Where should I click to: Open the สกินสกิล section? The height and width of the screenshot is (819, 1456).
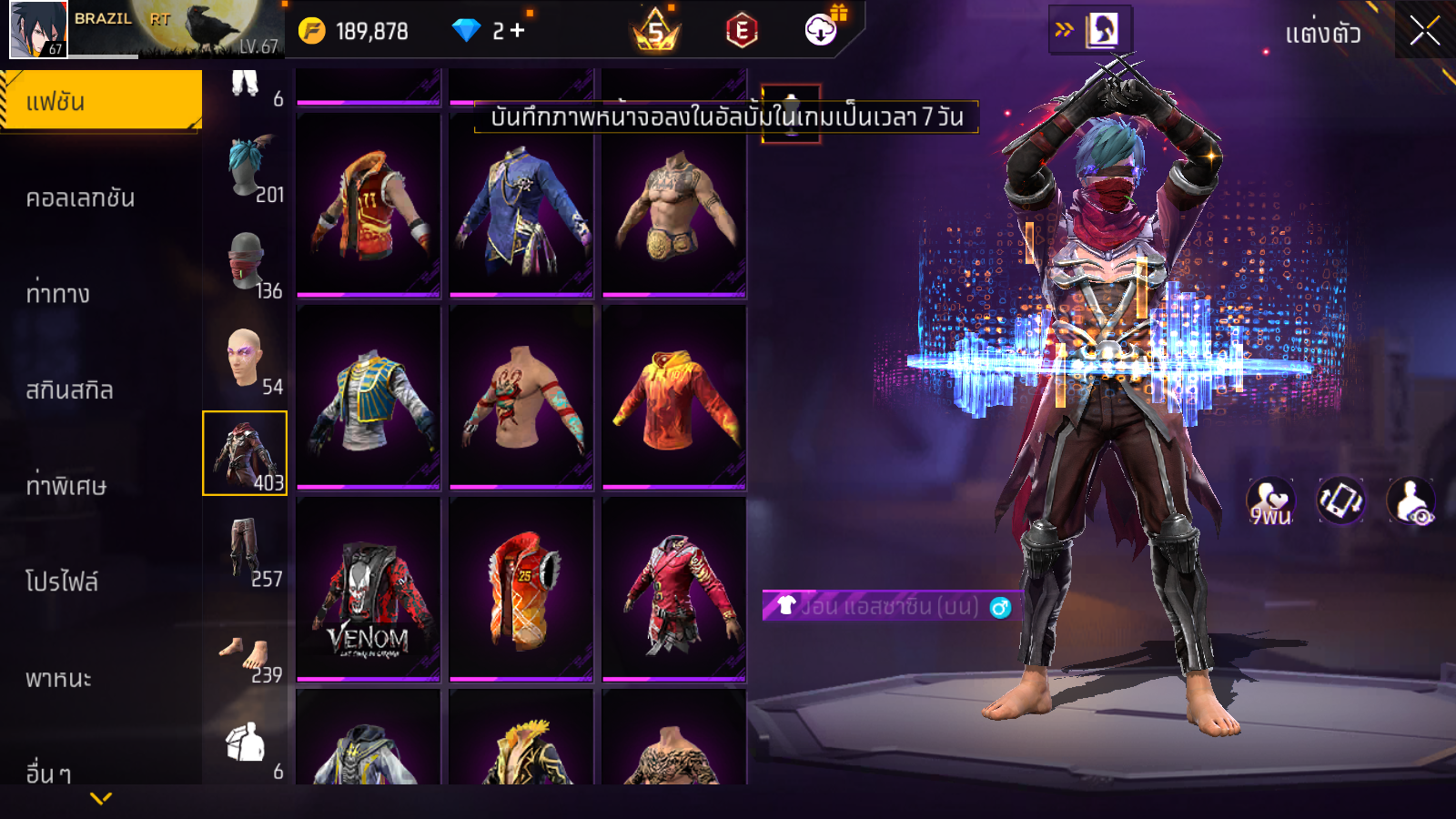(70, 390)
